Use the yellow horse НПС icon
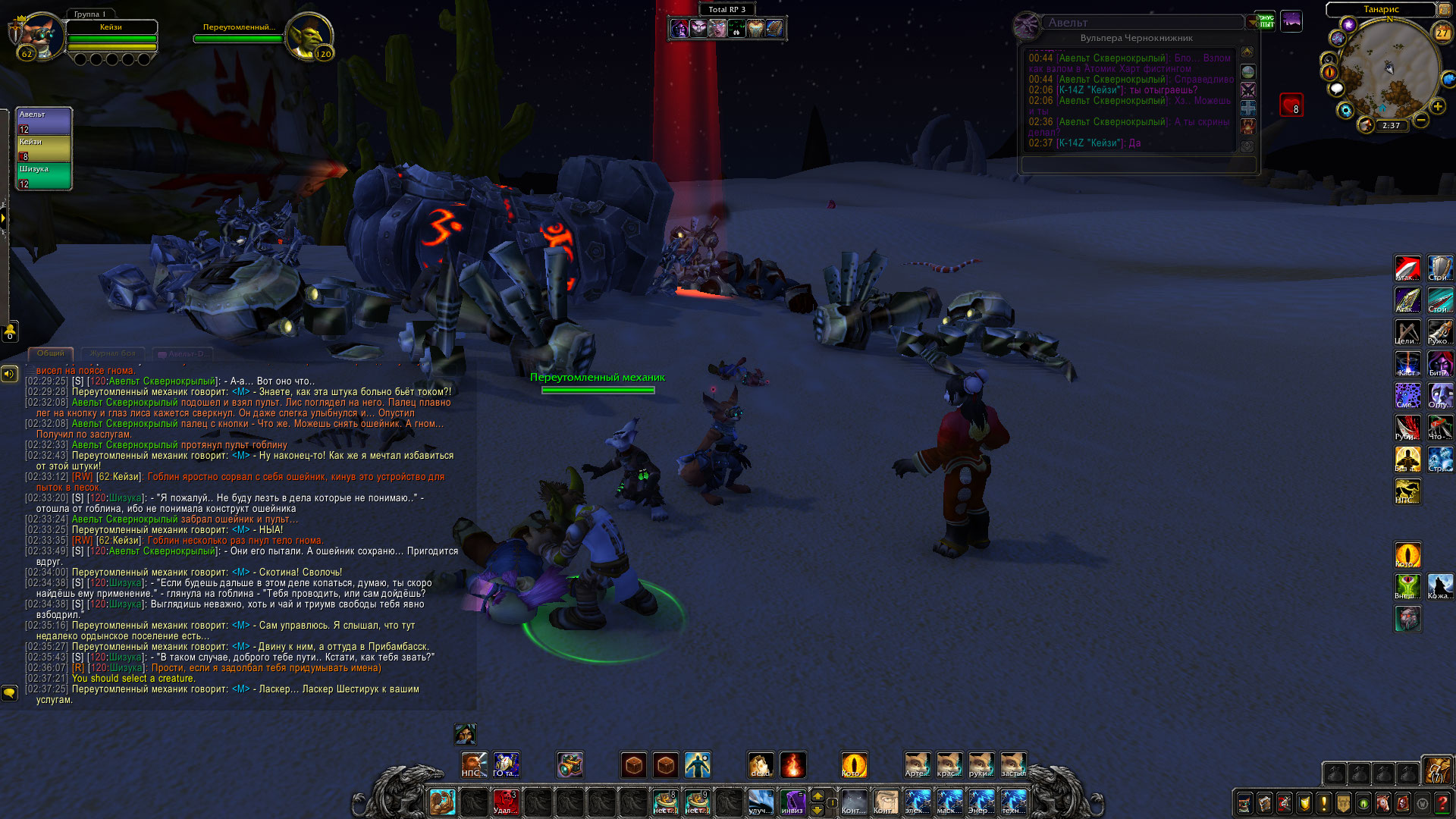 pyautogui.click(x=1407, y=491)
